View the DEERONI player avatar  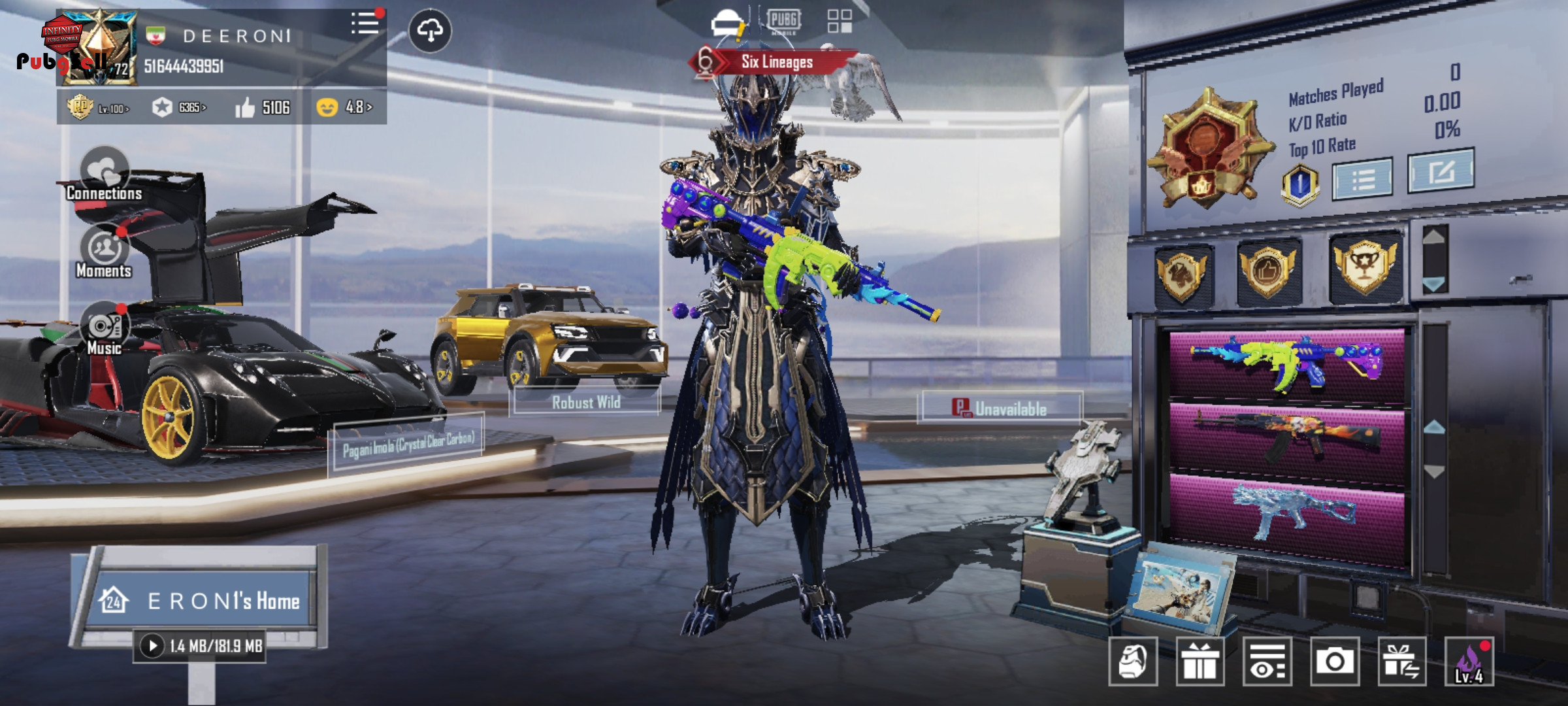[98, 48]
